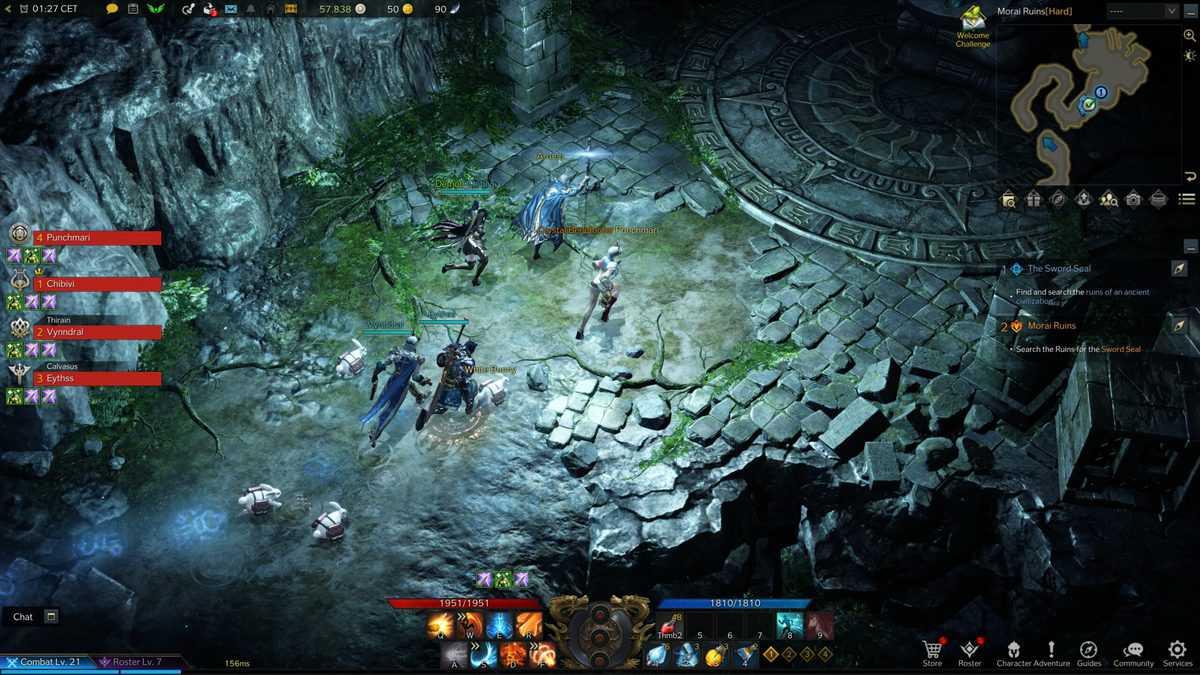Select party member Punchmari's frame
1200x675 pixels.
98,238
